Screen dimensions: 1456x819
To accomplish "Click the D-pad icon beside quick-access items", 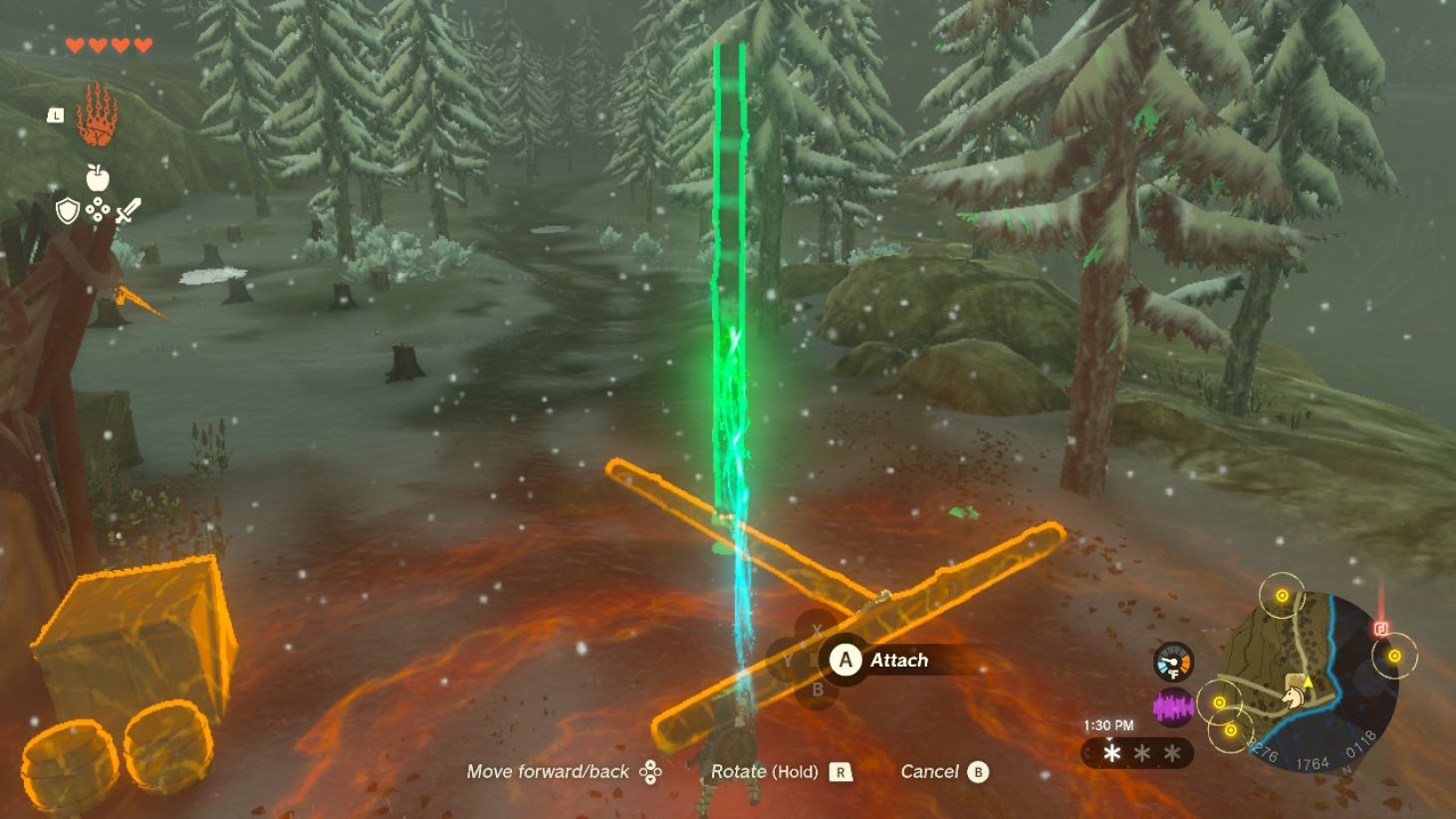I will [x=97, y=208].
